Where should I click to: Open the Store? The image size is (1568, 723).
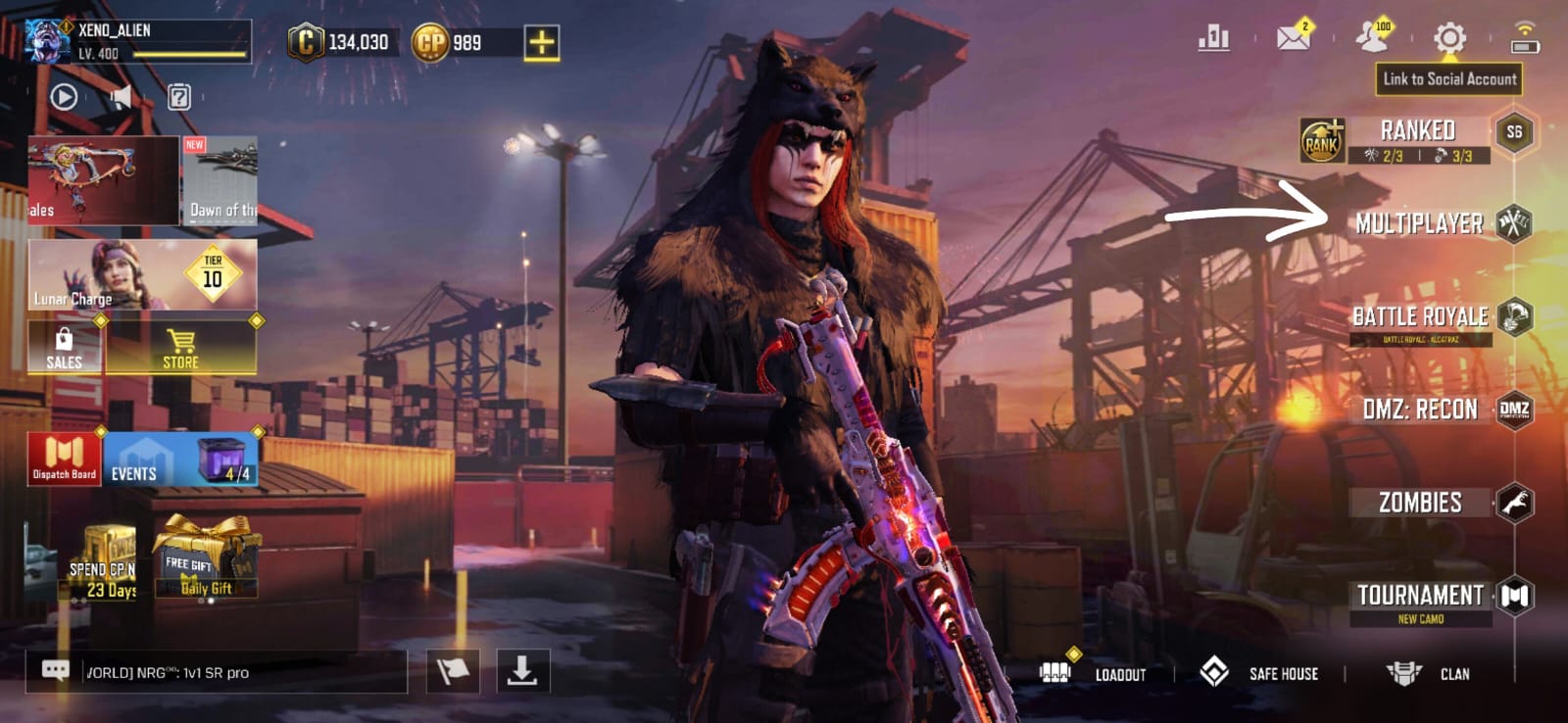click(181, 349)
